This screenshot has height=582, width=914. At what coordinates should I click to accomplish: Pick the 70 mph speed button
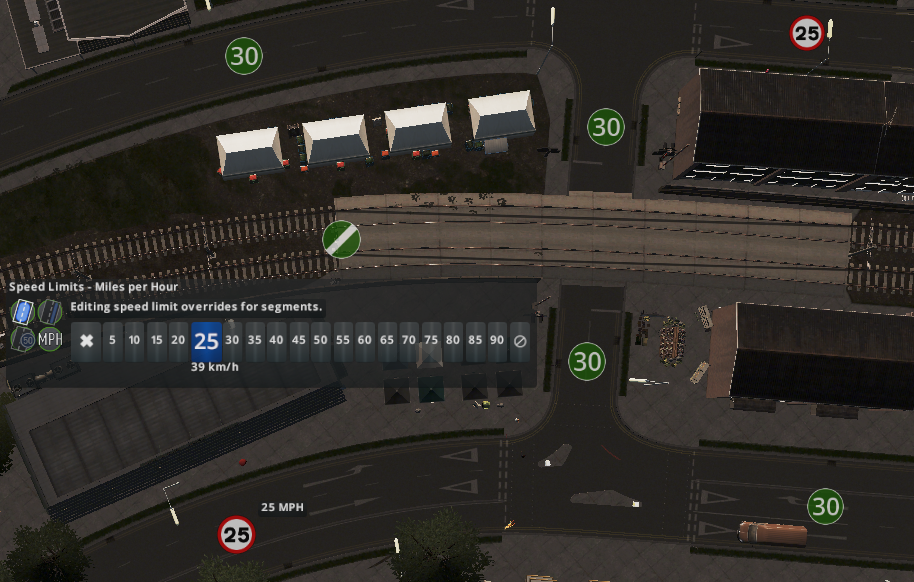[409, 340]
